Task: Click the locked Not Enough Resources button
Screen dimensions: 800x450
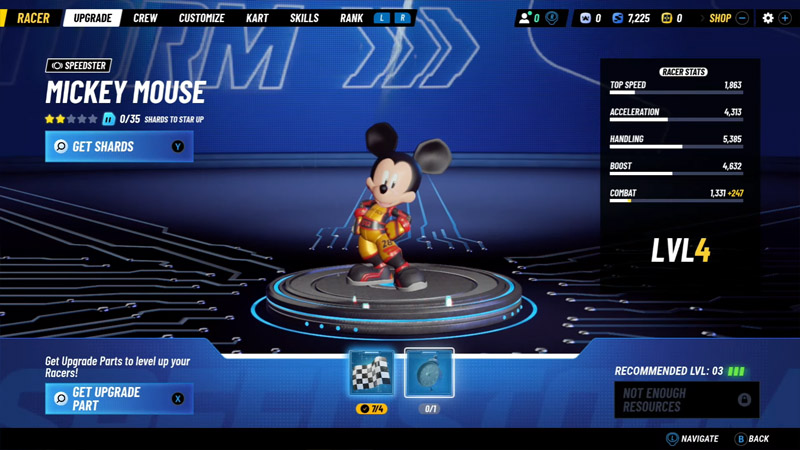Action: (x=686, y=400)
